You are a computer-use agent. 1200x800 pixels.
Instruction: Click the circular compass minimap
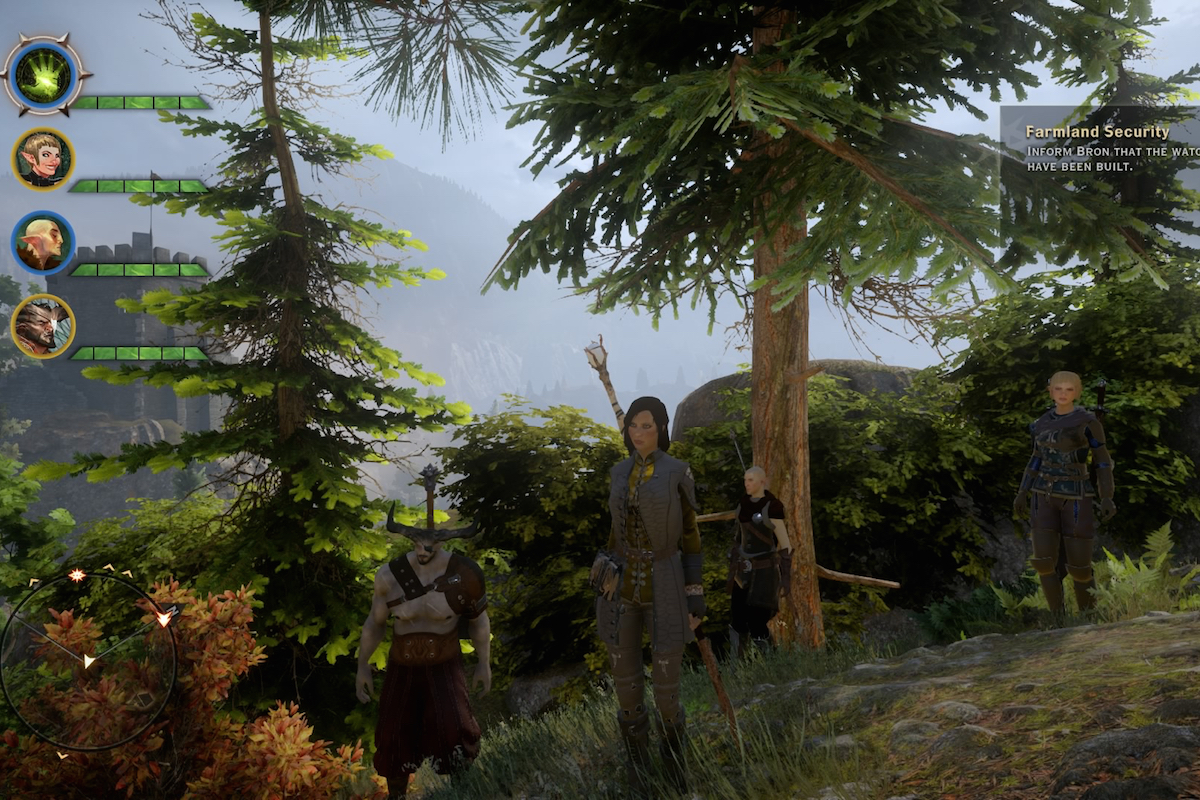pos(88,660)
